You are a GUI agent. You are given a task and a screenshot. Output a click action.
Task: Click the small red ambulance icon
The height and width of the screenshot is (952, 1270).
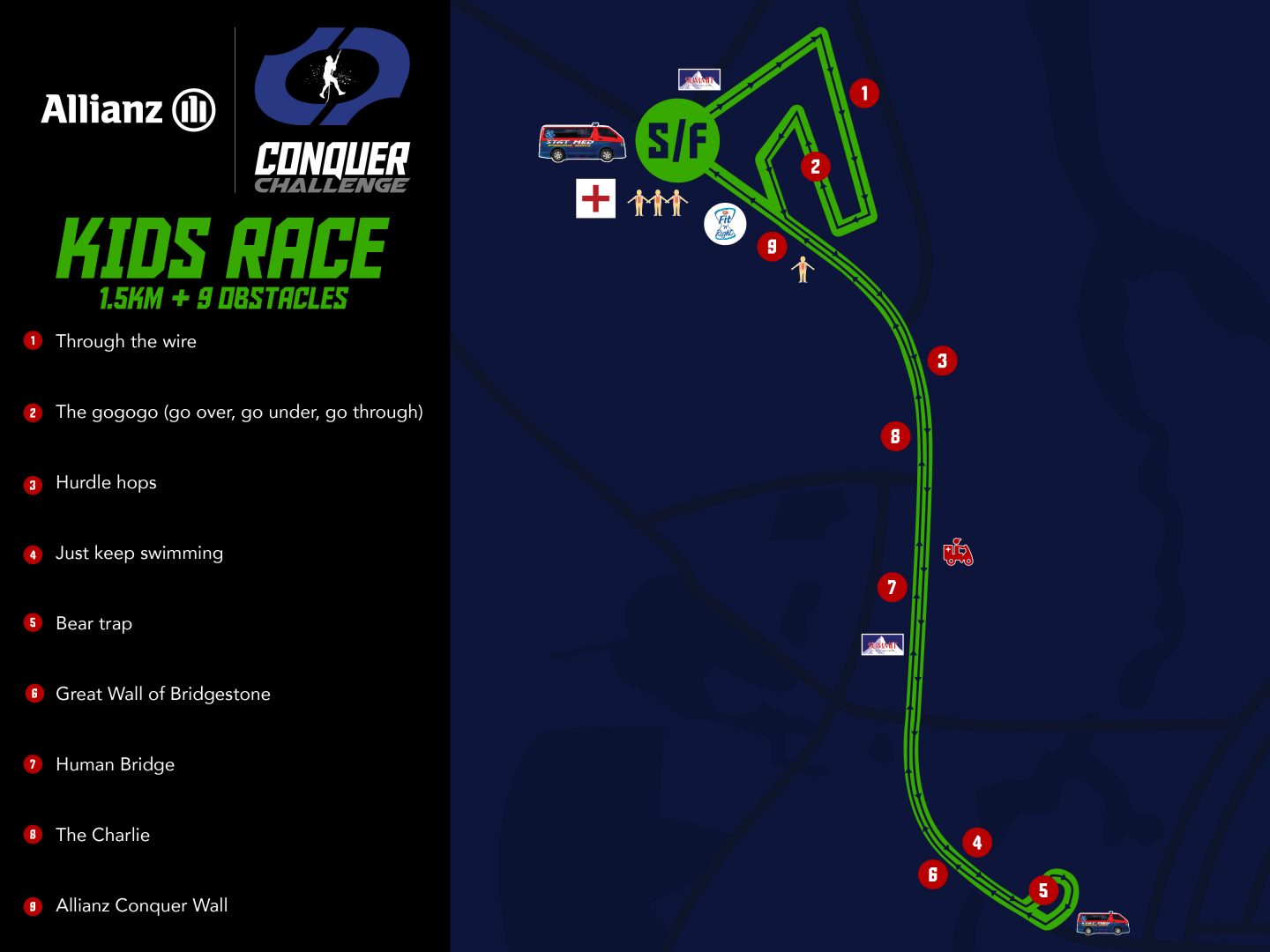tap(958, 552)
